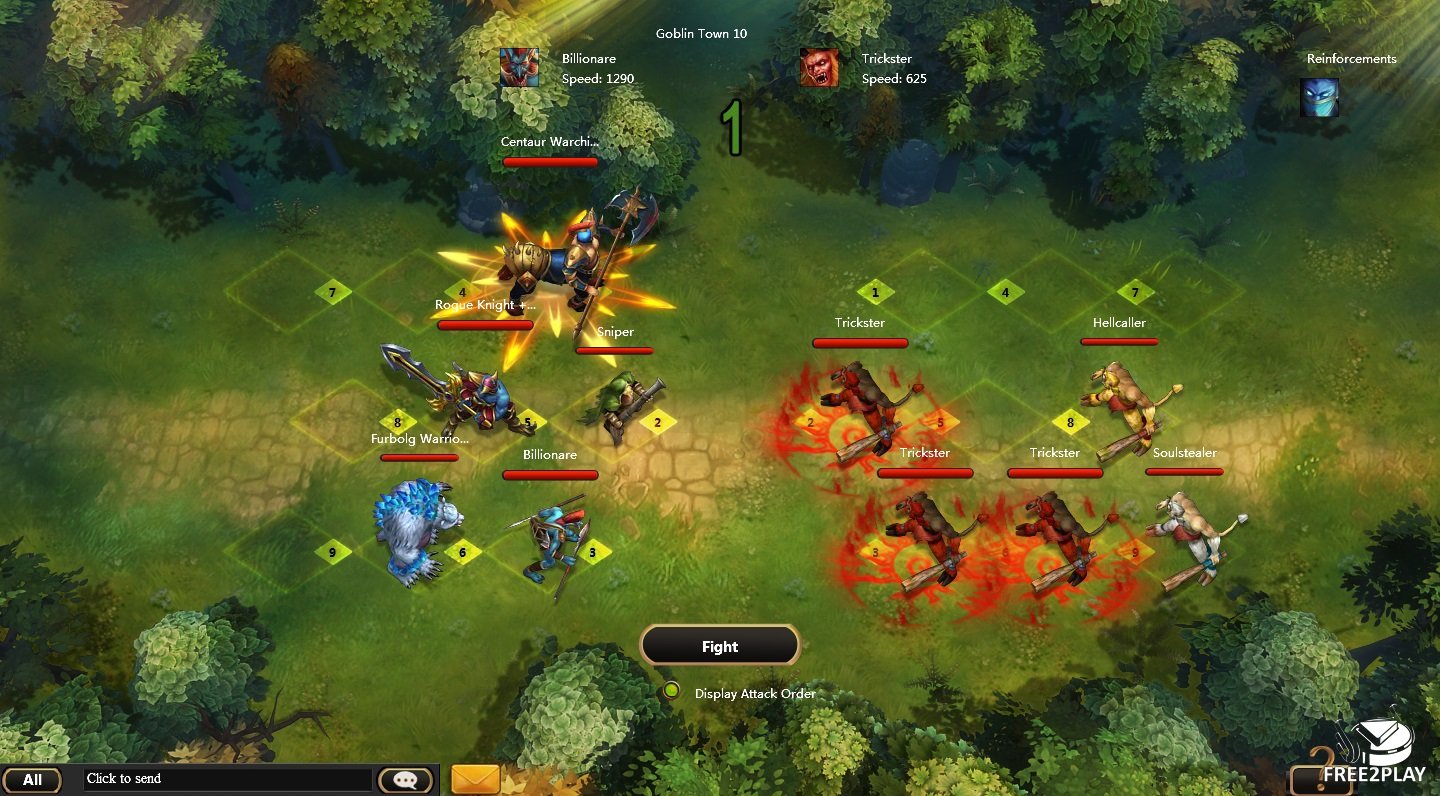
Task: Click the Reinforcements hero portrait
Action: [1319, 98]
